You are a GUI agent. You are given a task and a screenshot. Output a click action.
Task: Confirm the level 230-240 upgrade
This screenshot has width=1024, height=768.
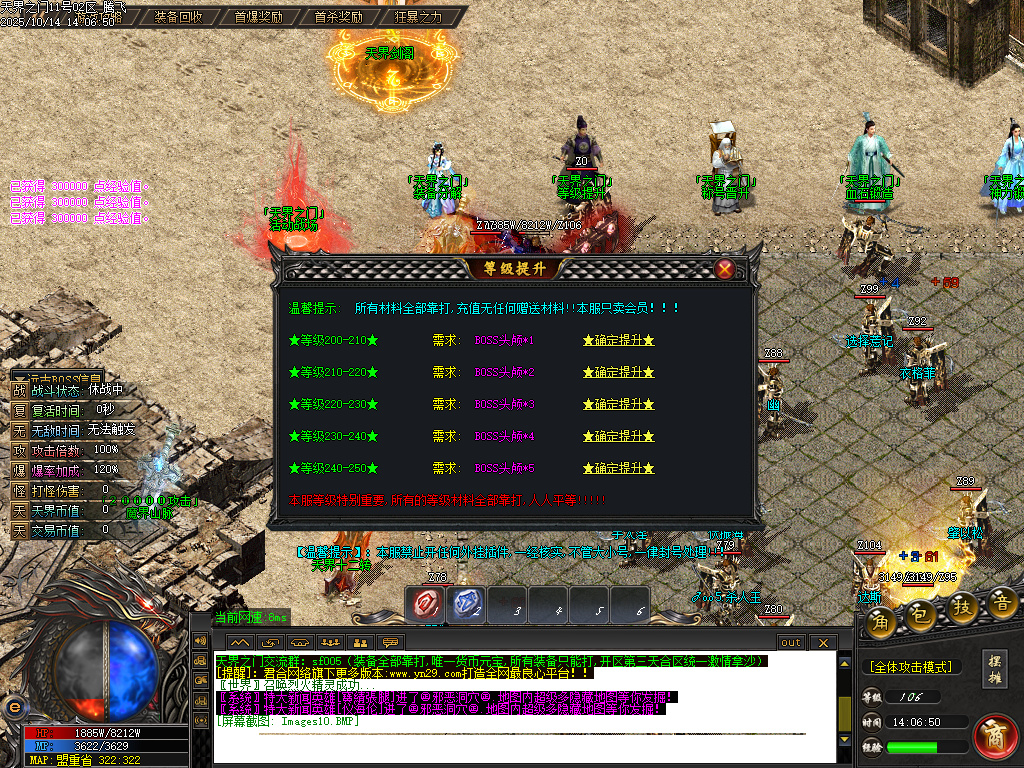tap(618, 437)
